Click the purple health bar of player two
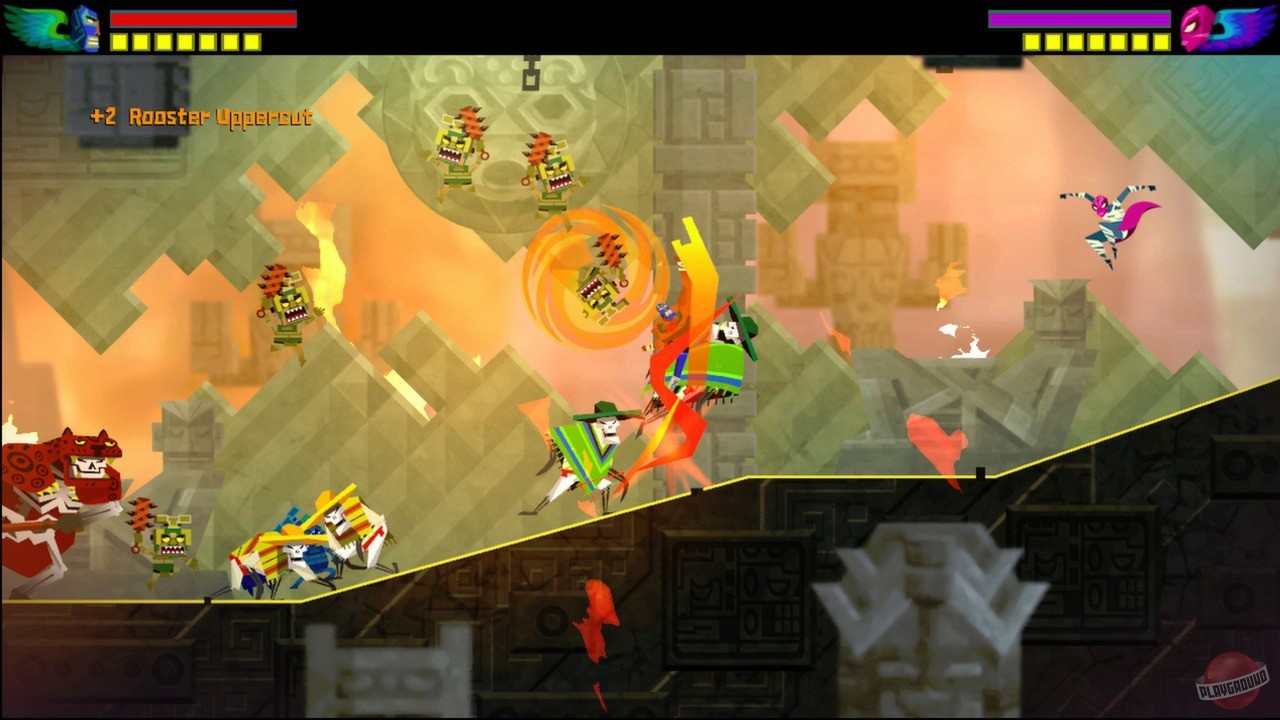The image size is (1280, 720). [1080, 17]
